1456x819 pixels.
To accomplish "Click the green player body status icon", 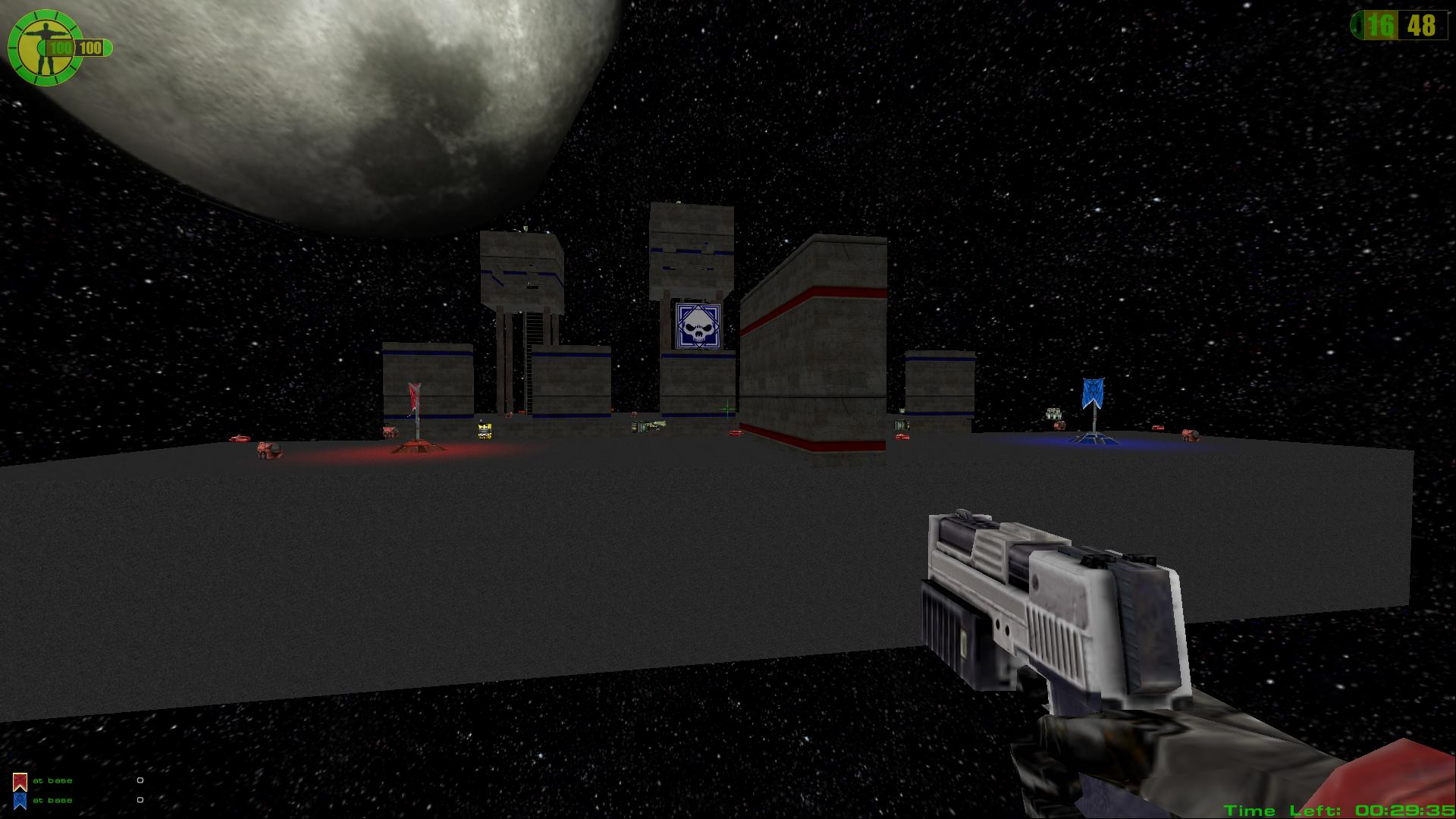I will [x=44, y=48].
